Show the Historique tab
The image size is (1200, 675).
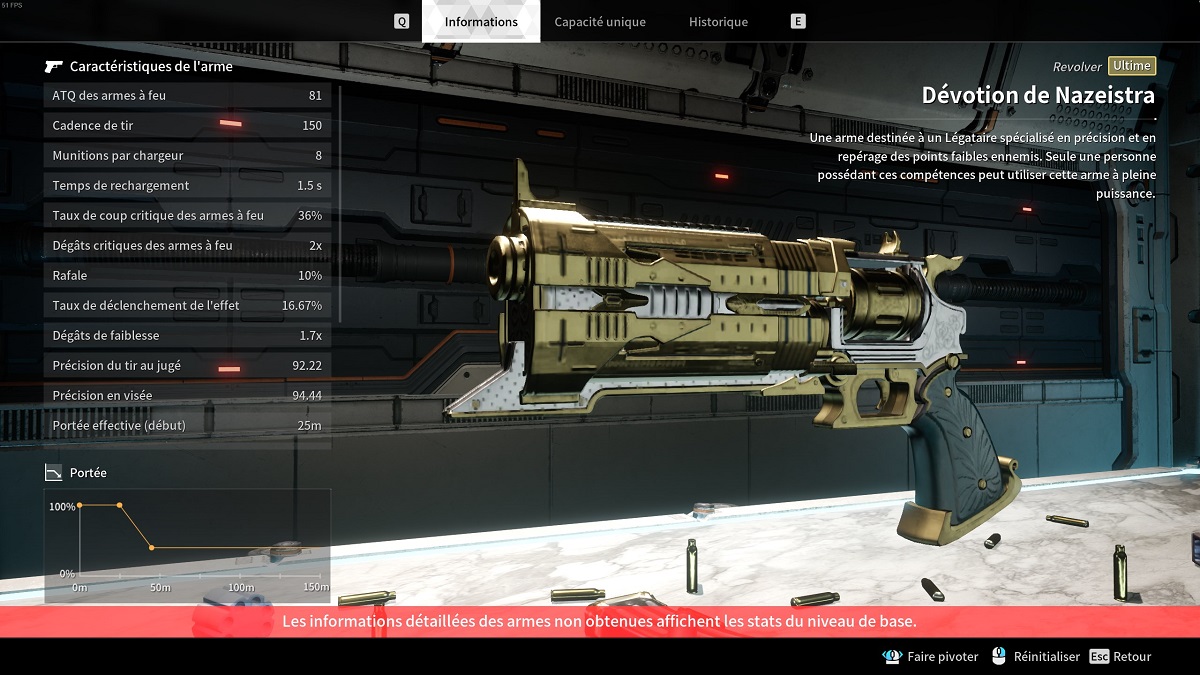tap(718, 22)
